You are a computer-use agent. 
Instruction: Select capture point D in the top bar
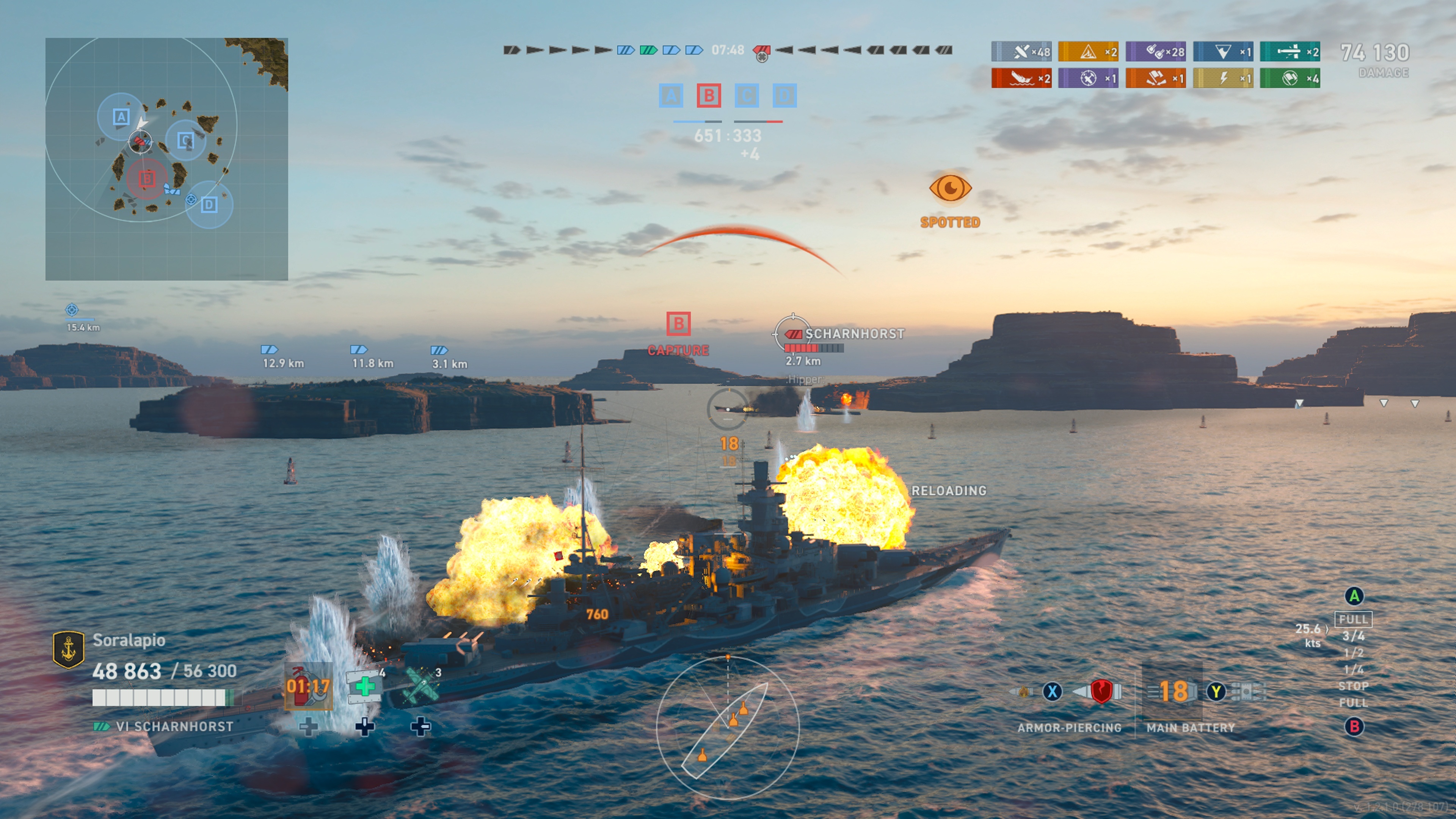784,96
